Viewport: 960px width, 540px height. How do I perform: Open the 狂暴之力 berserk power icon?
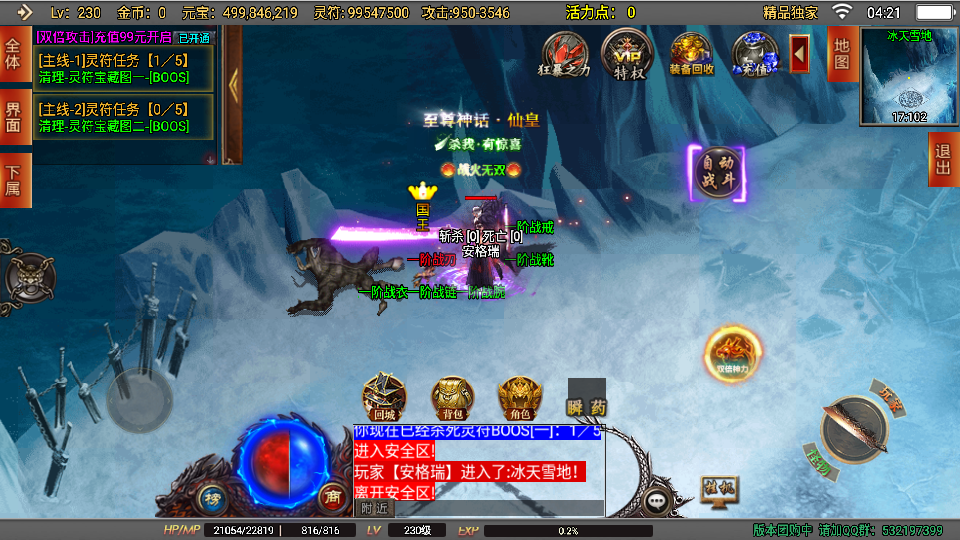(x=565, y=54)
